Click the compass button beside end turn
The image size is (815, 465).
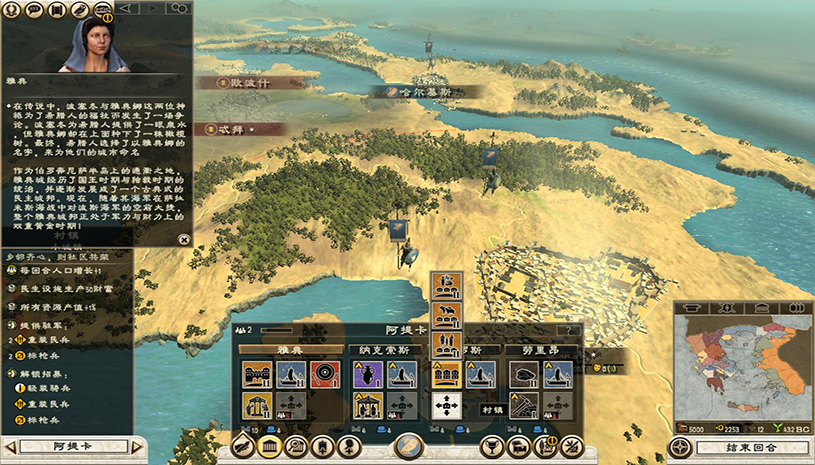[682, 446]
